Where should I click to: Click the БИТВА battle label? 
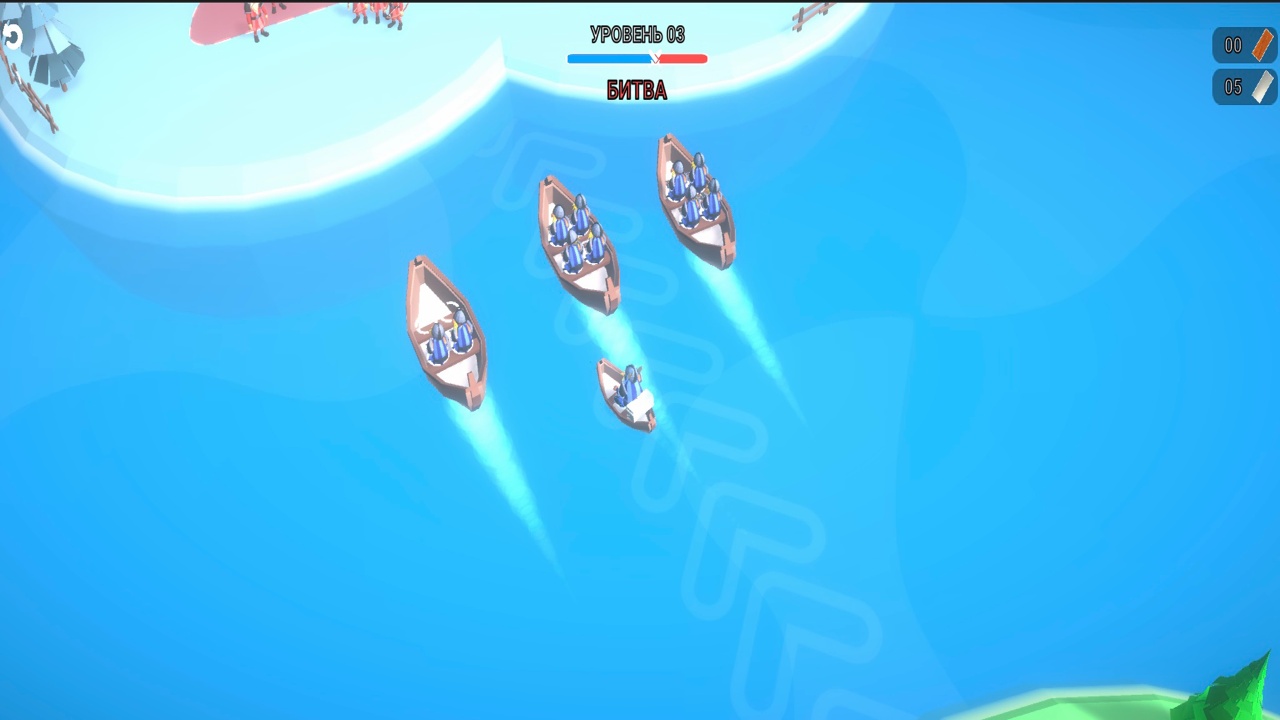(636, 90)
